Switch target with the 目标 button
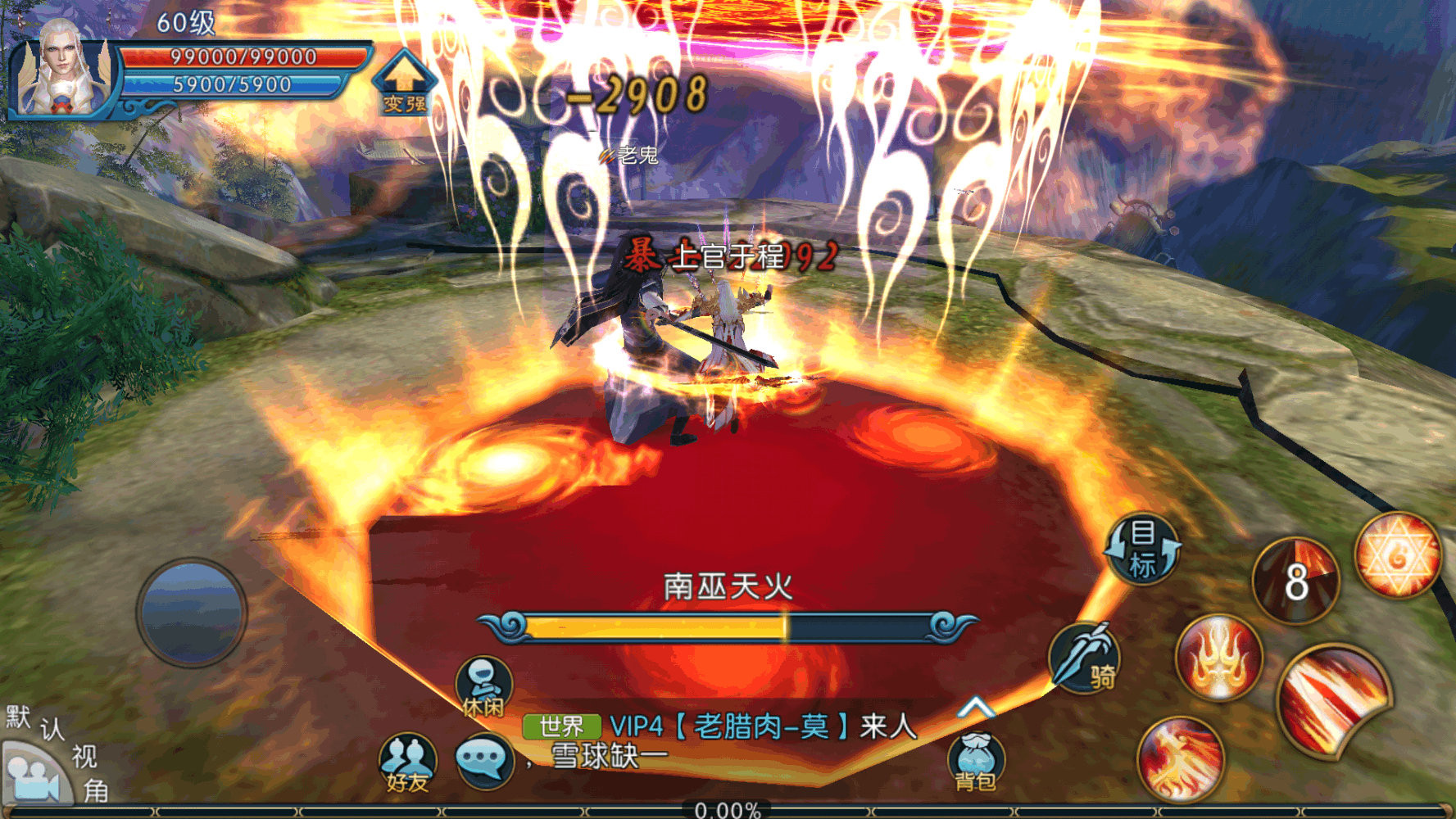Screen dimensions: 1456x819 [x=1142, y=549]
